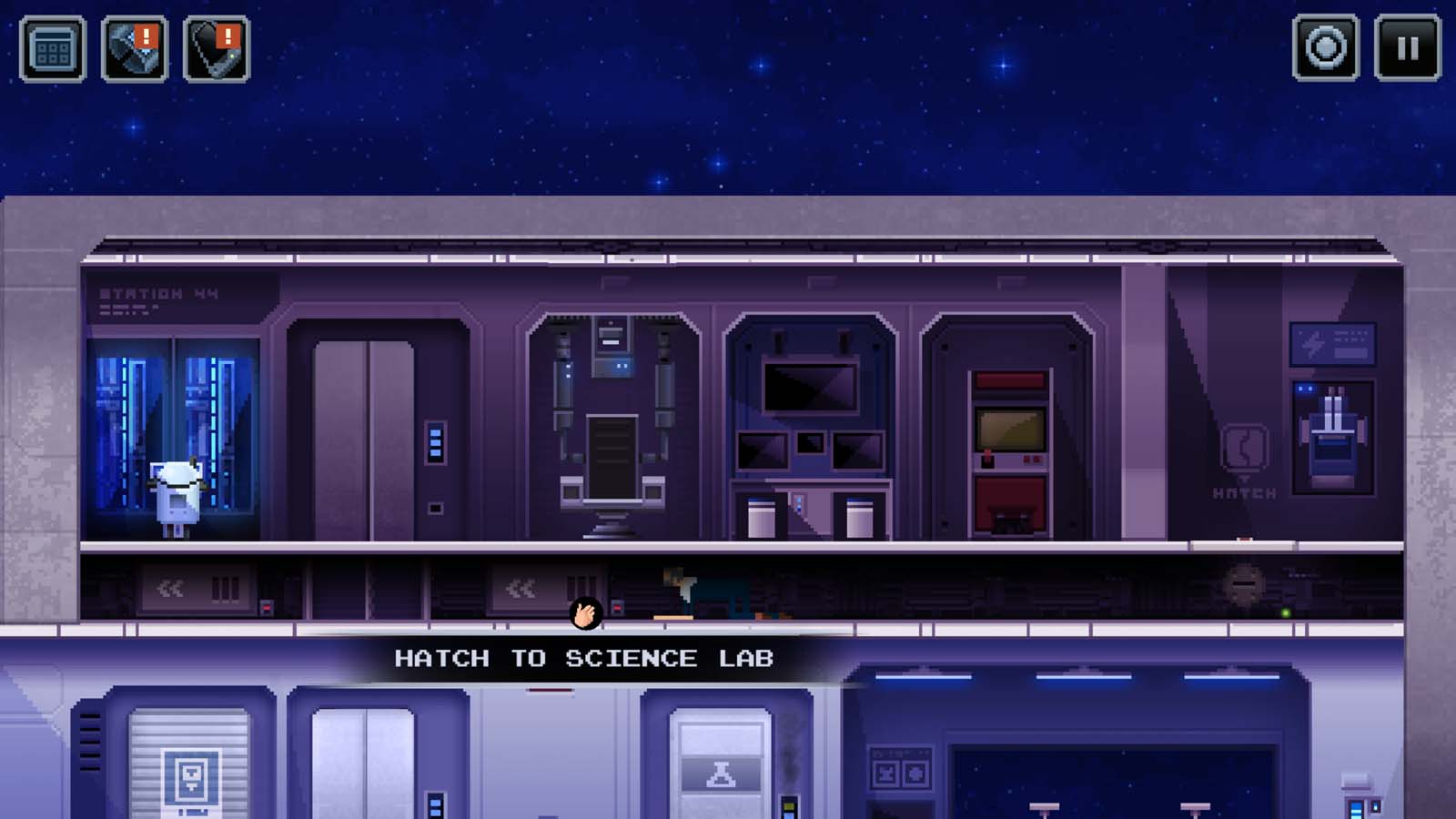This screenshot has width=1456, height=819.
Task: Click the green indicator light on the lower deck
Action: coord(1284,611)
